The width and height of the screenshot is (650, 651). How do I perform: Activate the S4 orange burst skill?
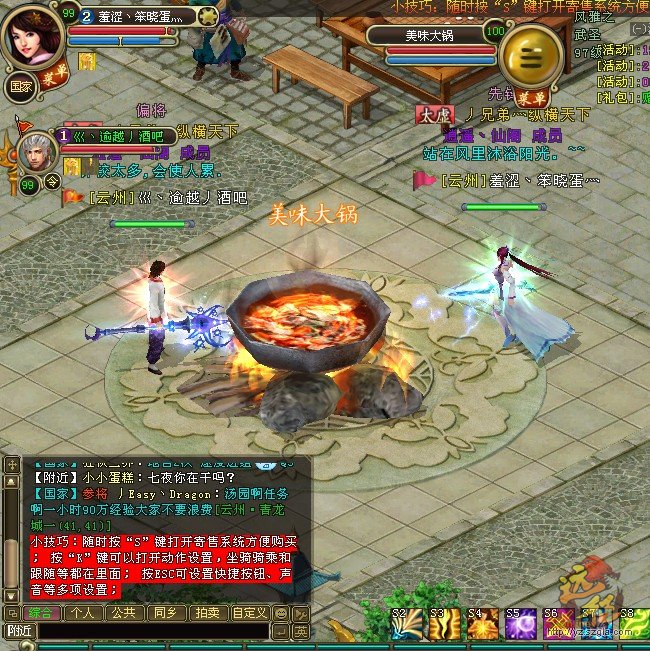coord(483,626)
